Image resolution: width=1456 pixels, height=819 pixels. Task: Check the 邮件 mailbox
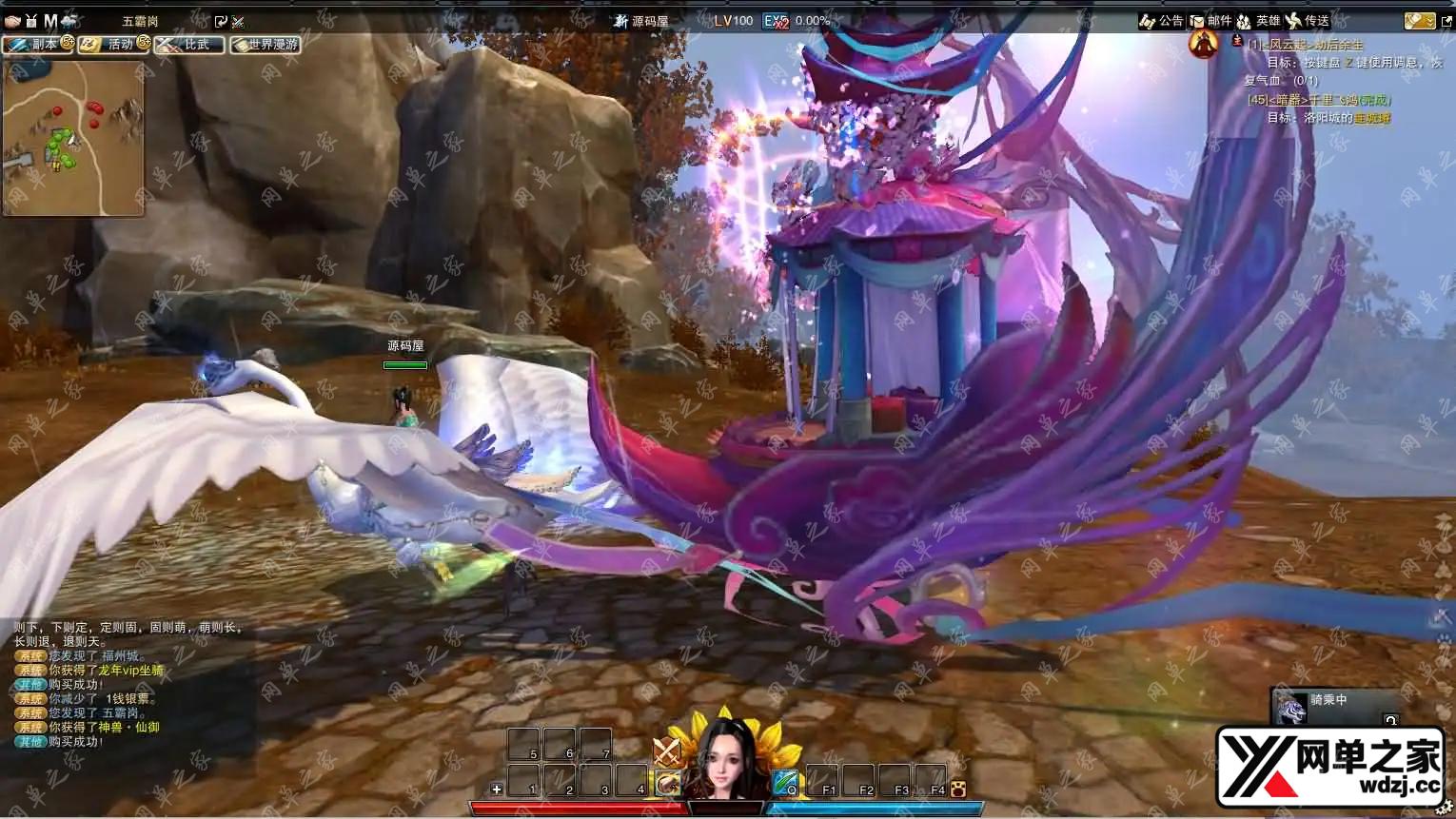coord(1210,21)
